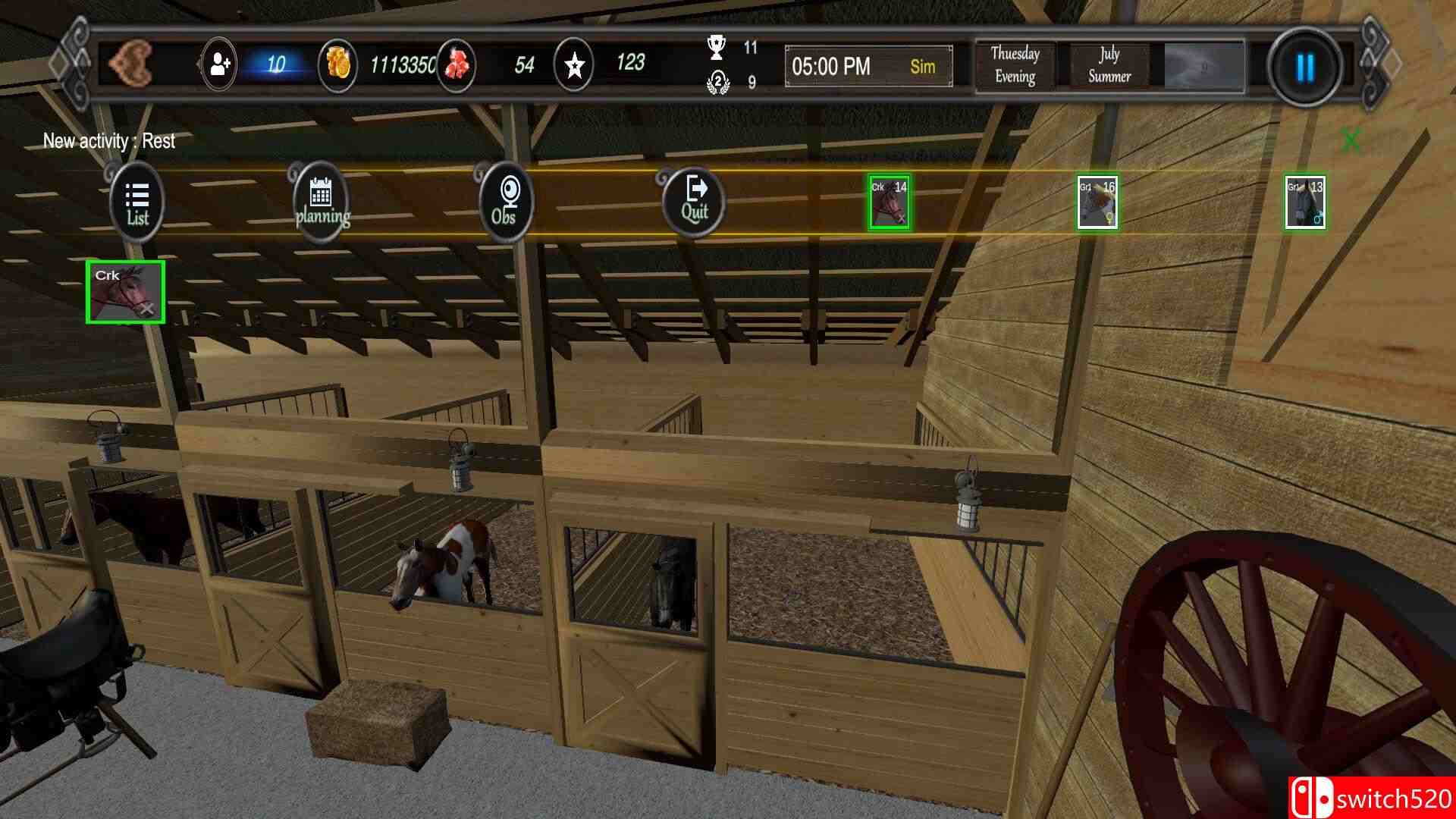Open the horse List panel

tap(136, 201)
